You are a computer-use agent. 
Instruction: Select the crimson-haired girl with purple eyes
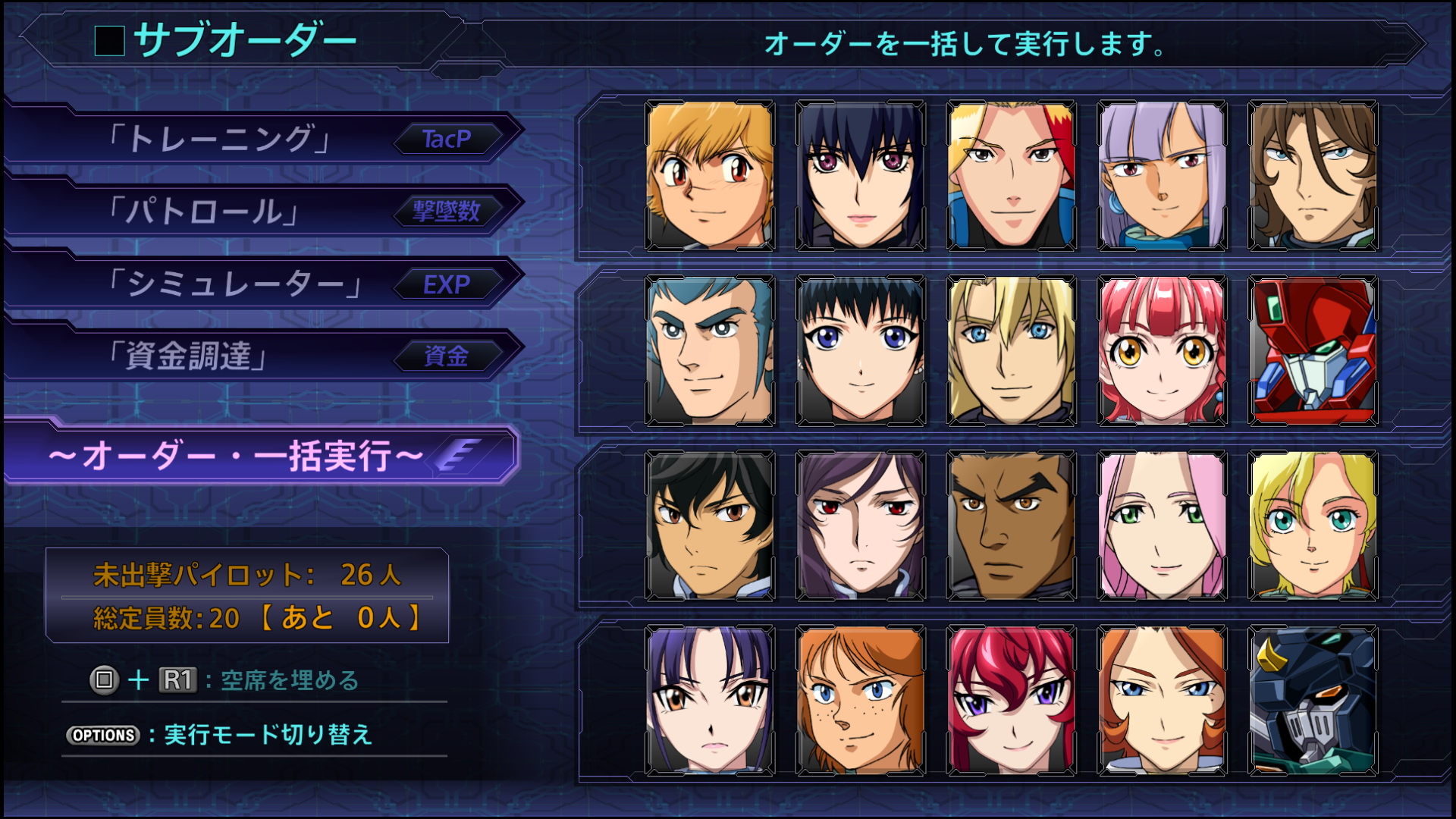pos(1011,701)
